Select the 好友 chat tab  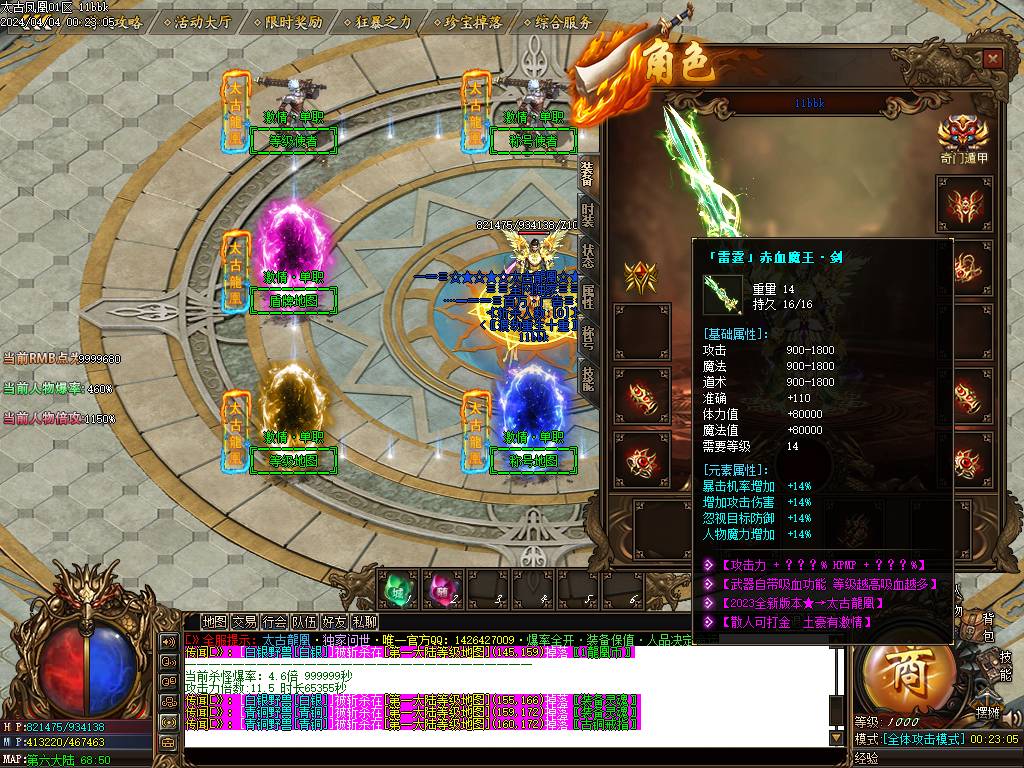click(x=334, y=622)
